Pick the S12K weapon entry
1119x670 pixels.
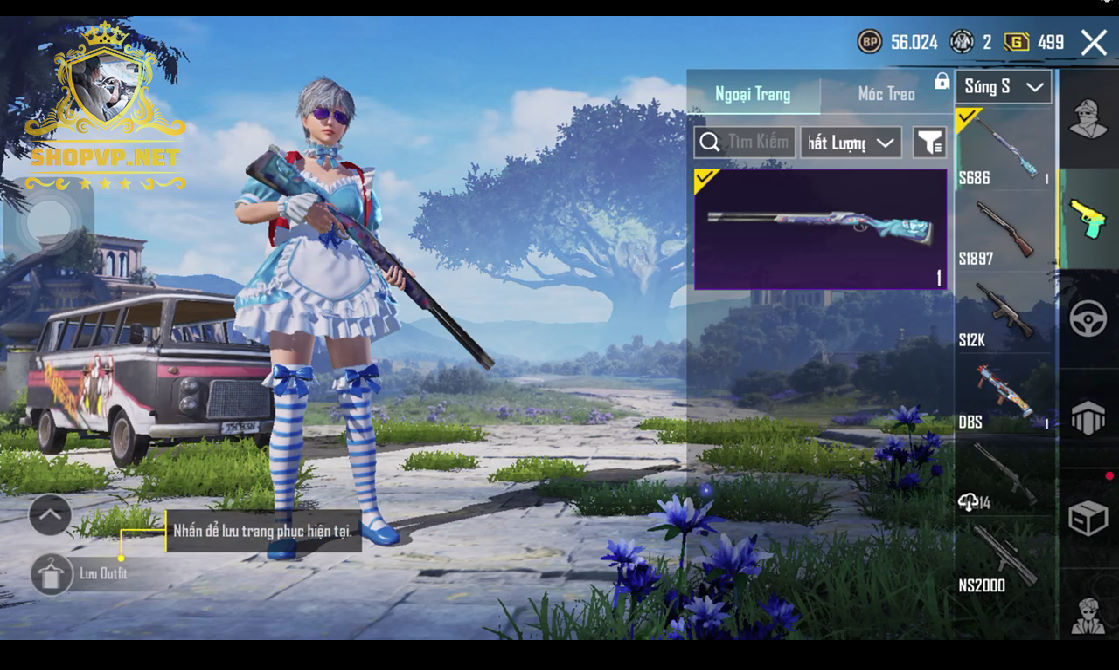click(x=1004, y=312)
